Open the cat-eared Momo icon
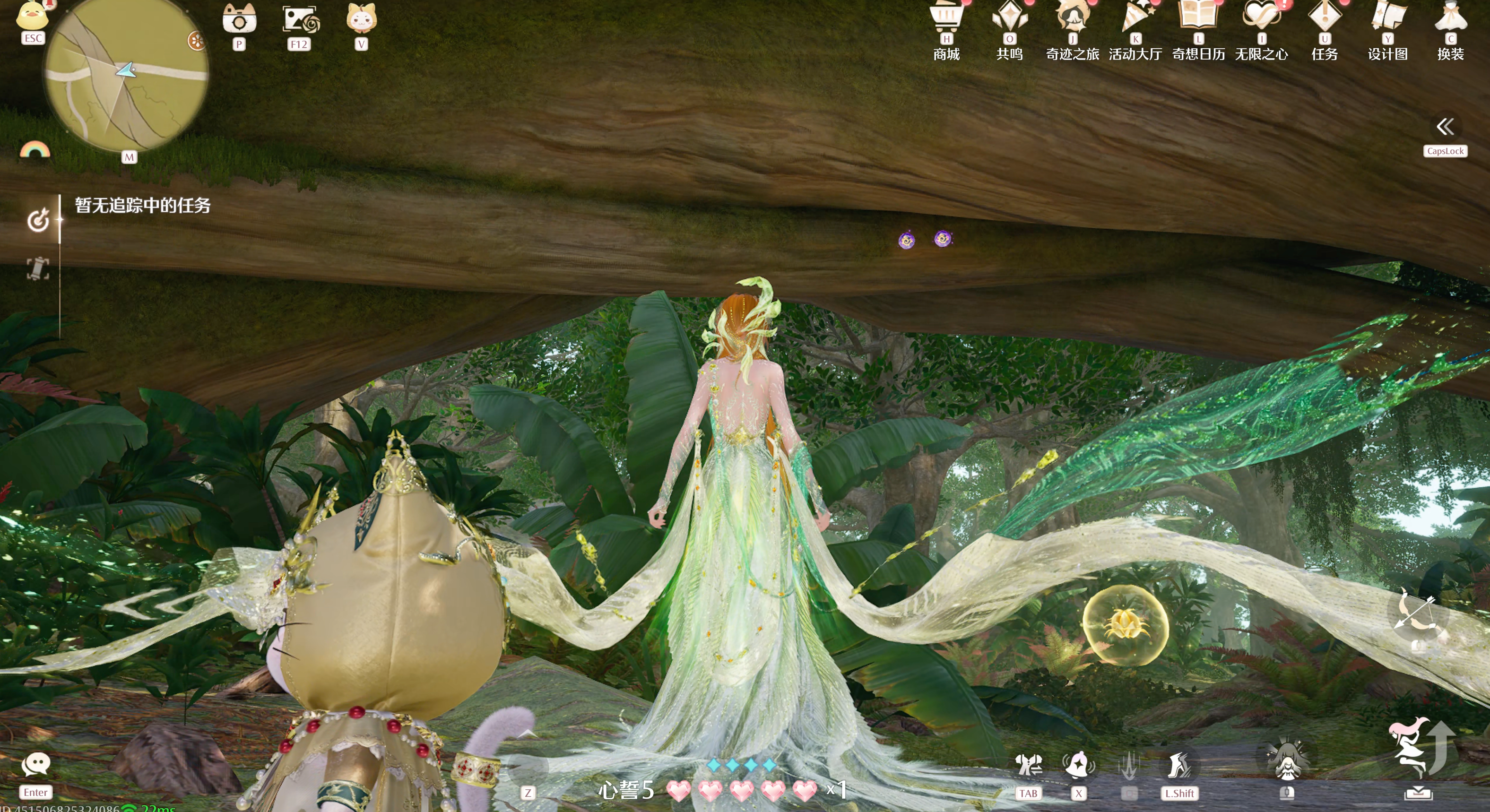Viewport: 1490px width, 812px height. (x=361, y=18)
